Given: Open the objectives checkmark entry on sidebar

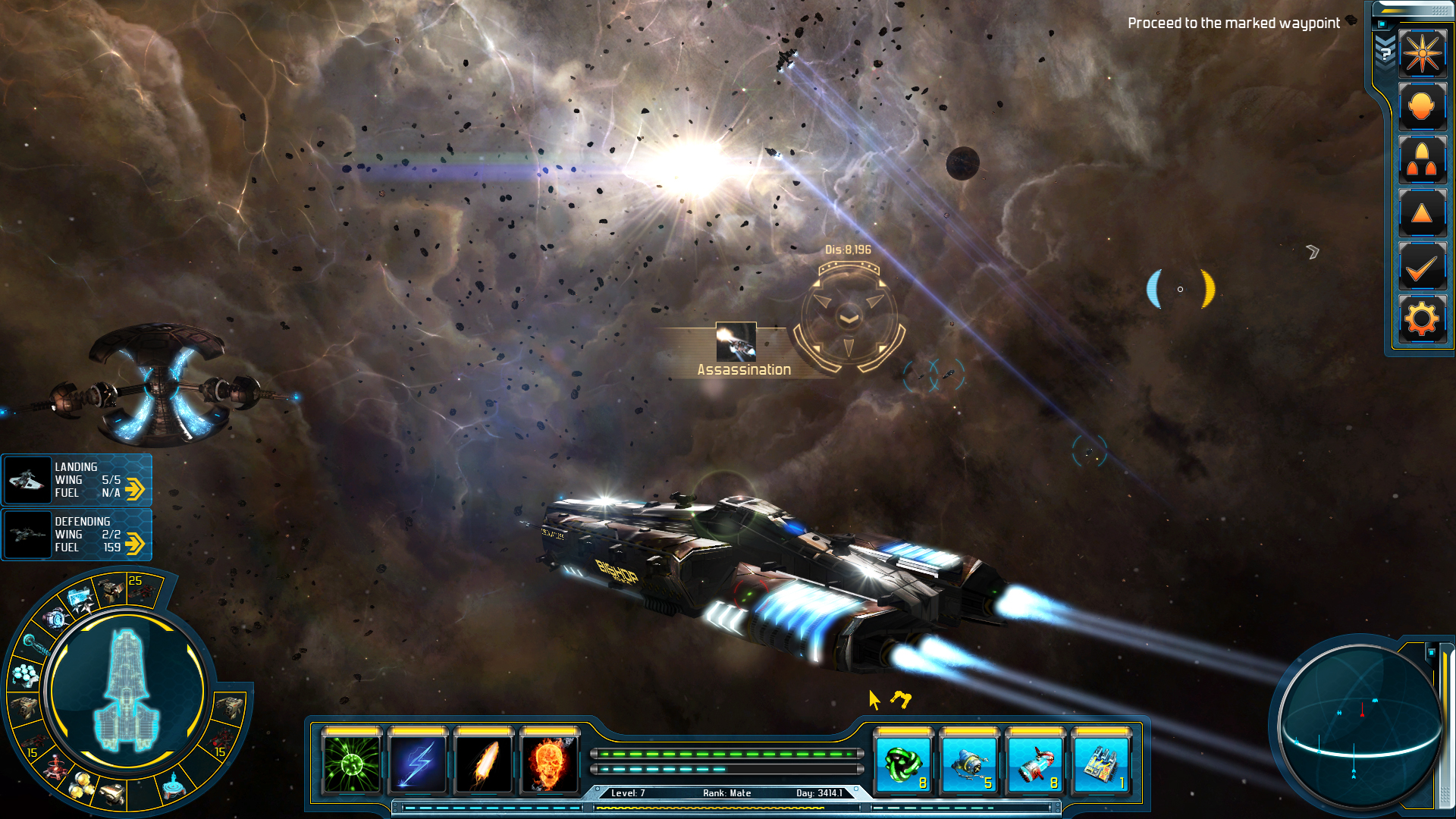Looking at the screenshot, I should coord(1423,266).
